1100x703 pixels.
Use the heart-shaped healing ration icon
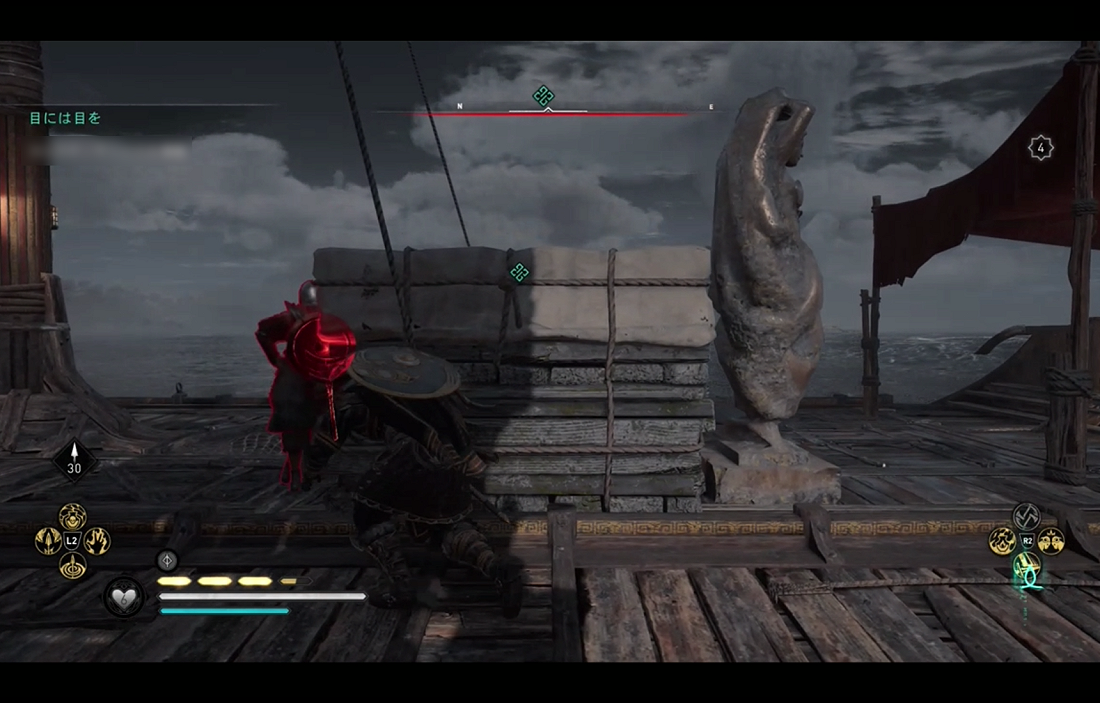(x=124, y=597)
